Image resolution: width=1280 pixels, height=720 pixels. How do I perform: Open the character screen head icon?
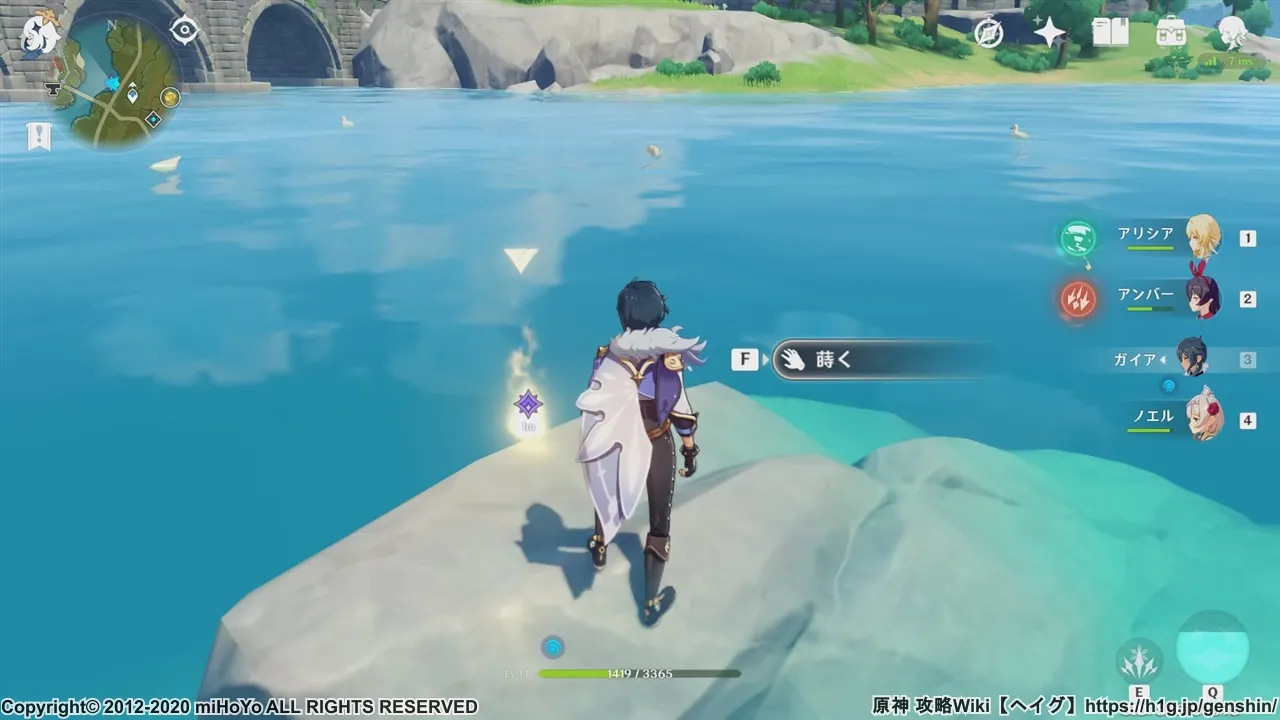coord(1231,33)
